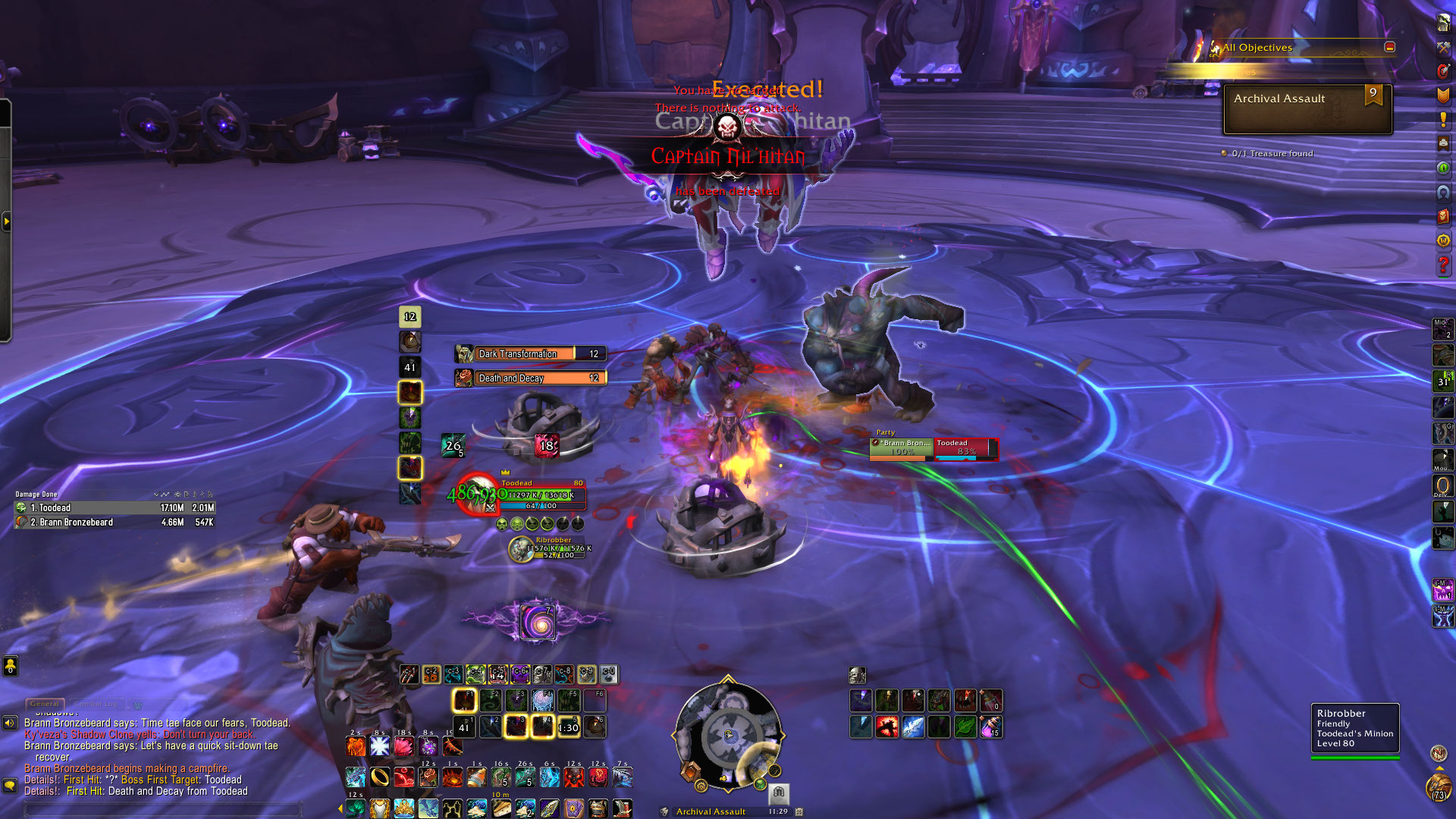Switch to the General chat tab
Image resolution: width=1456 pixels, height=819 pixels.
click(x=45, y=704)
